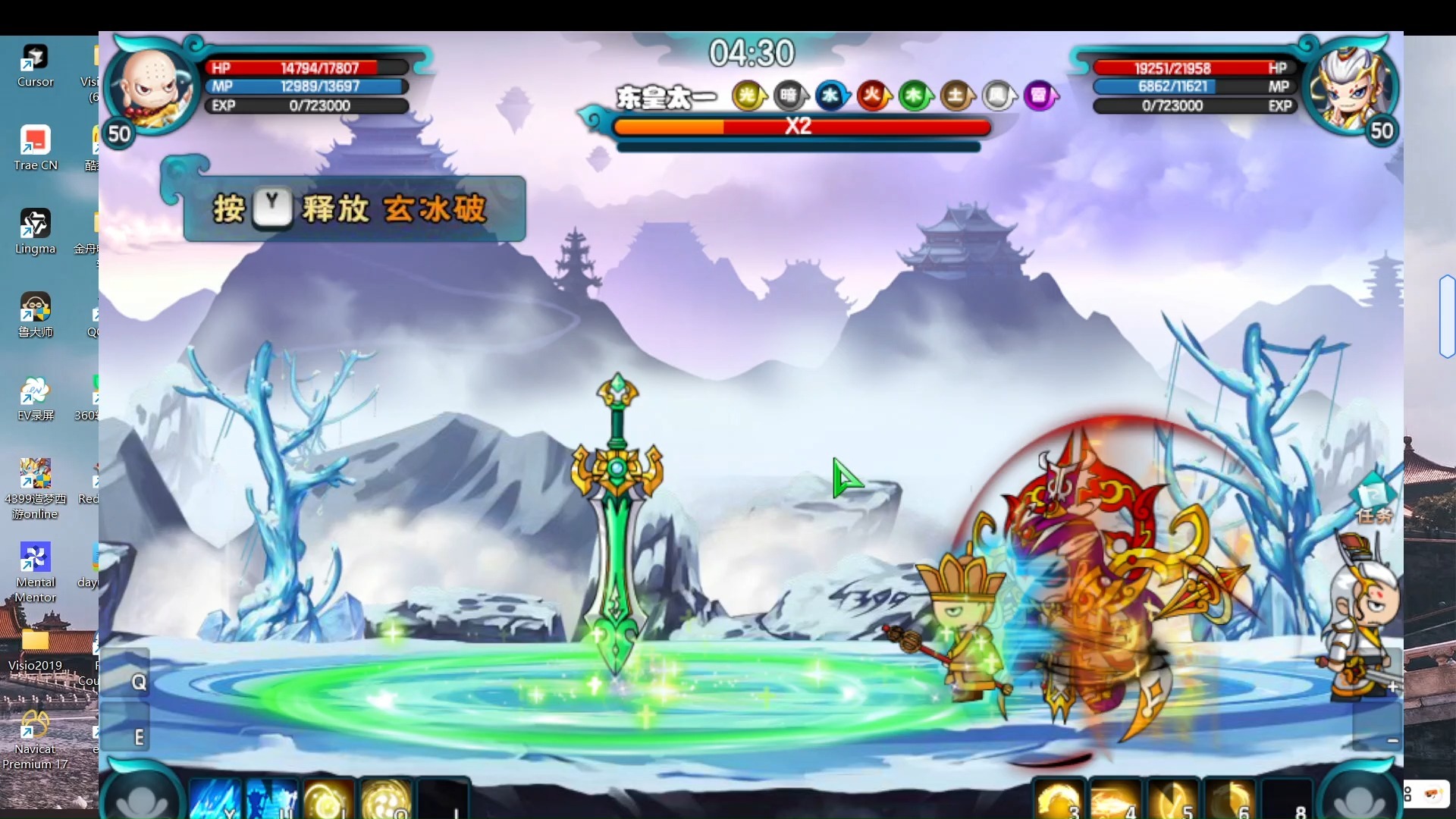Click the 水 water element icon
The height and width of the screenshot is (819, 1456).
831,96
